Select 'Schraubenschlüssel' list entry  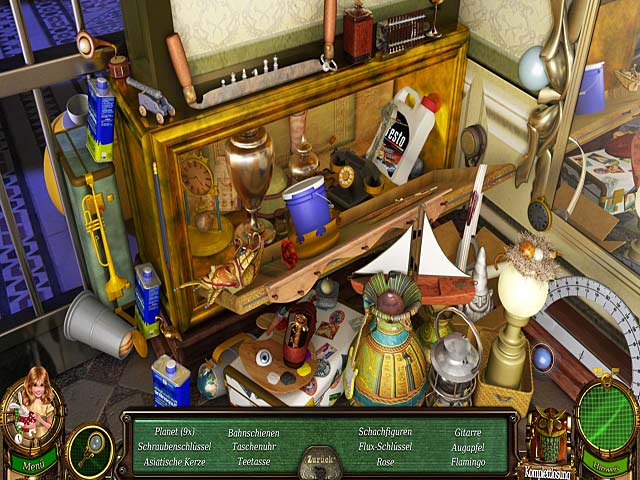pyautogui.click(x=176, y=446)
